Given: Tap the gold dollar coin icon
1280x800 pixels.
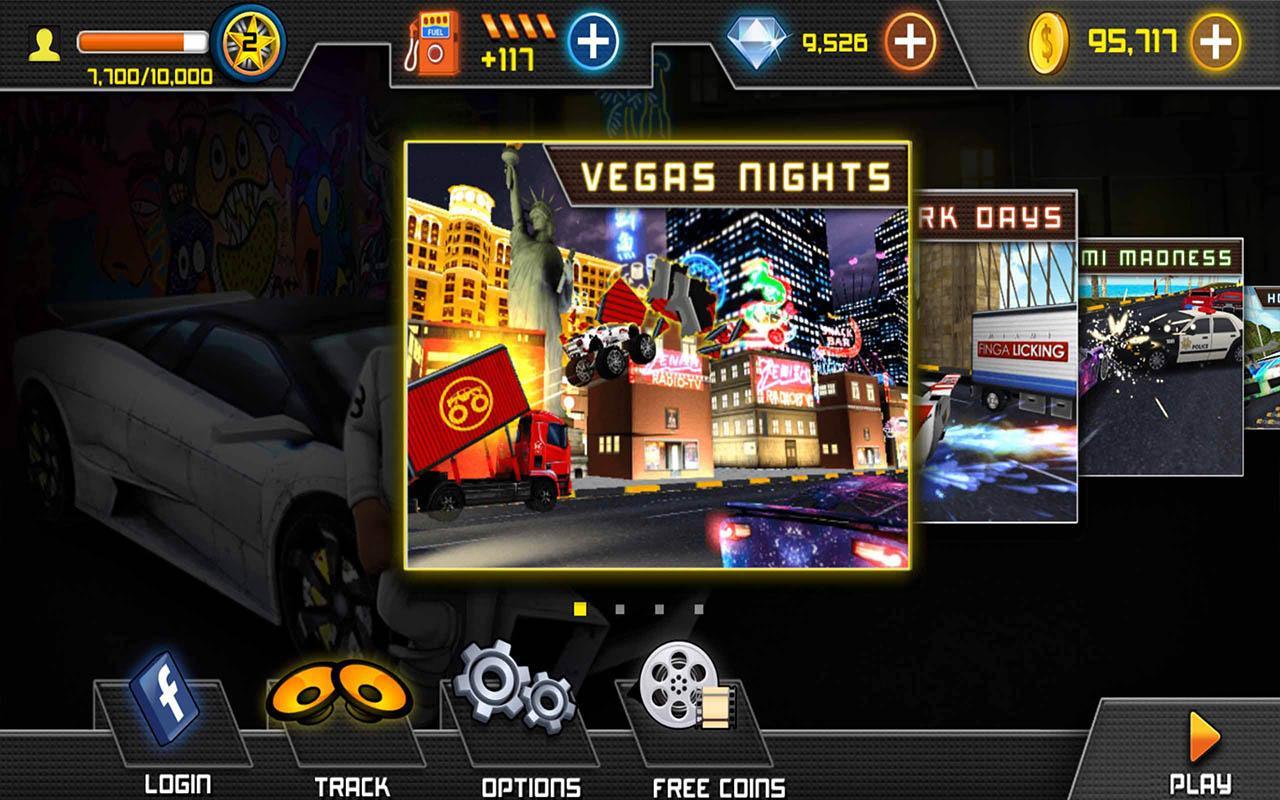Looking at the screenshot, I should coord(1050,43).
